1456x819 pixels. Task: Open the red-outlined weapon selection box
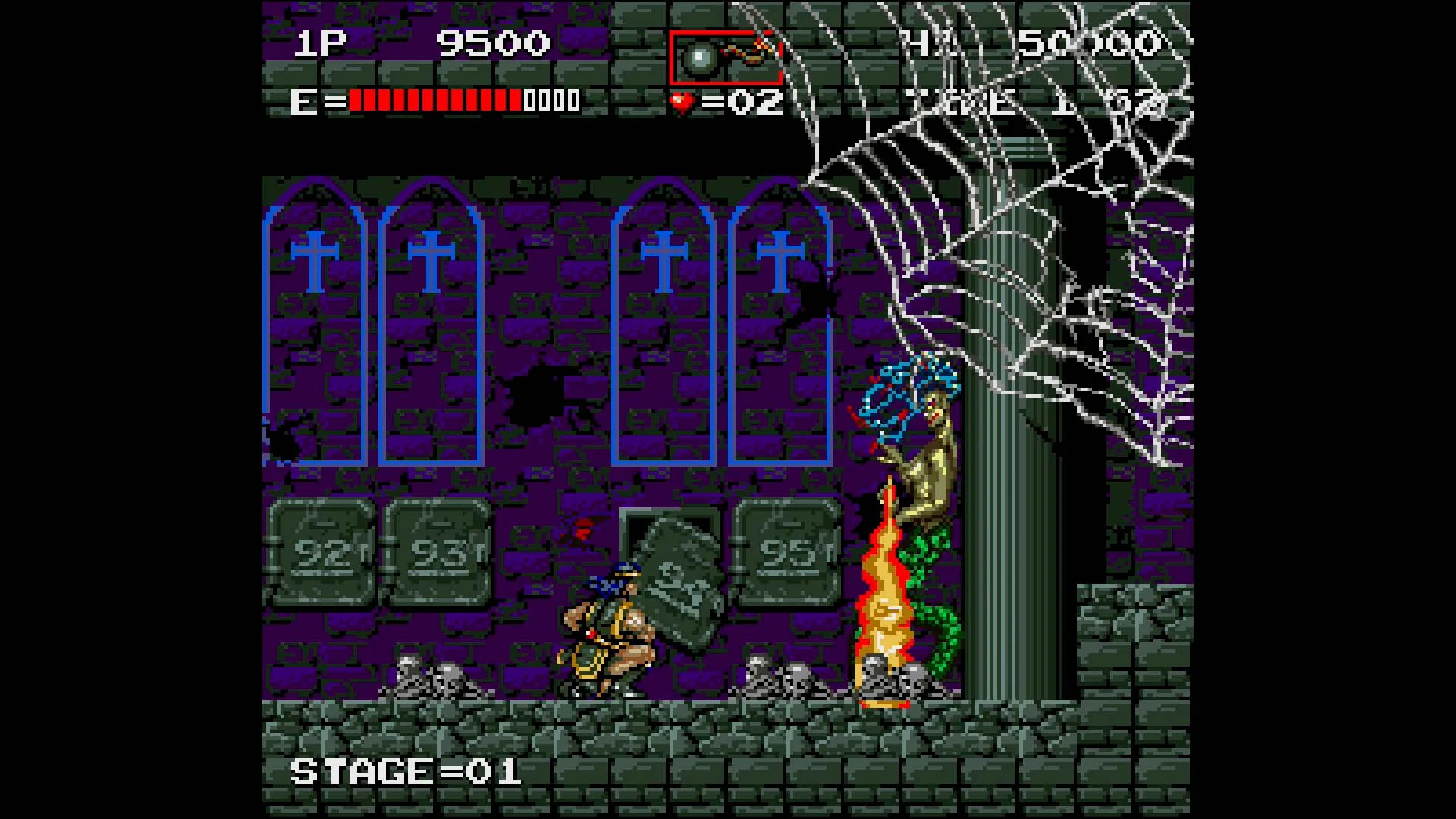click(724, 57)
